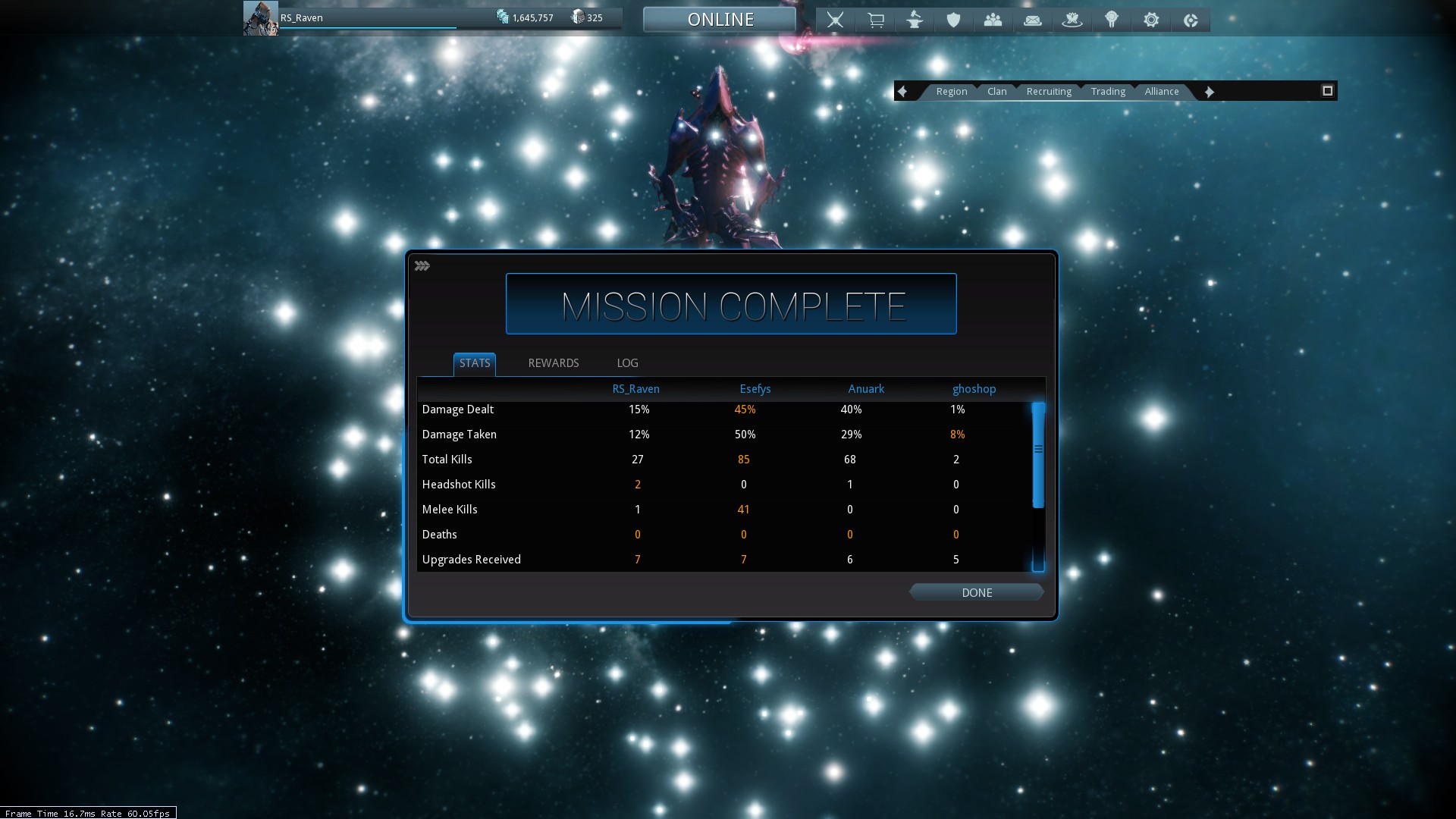Open the envelope inbox icon
Screen dimensions: 1456x819
1032,20
